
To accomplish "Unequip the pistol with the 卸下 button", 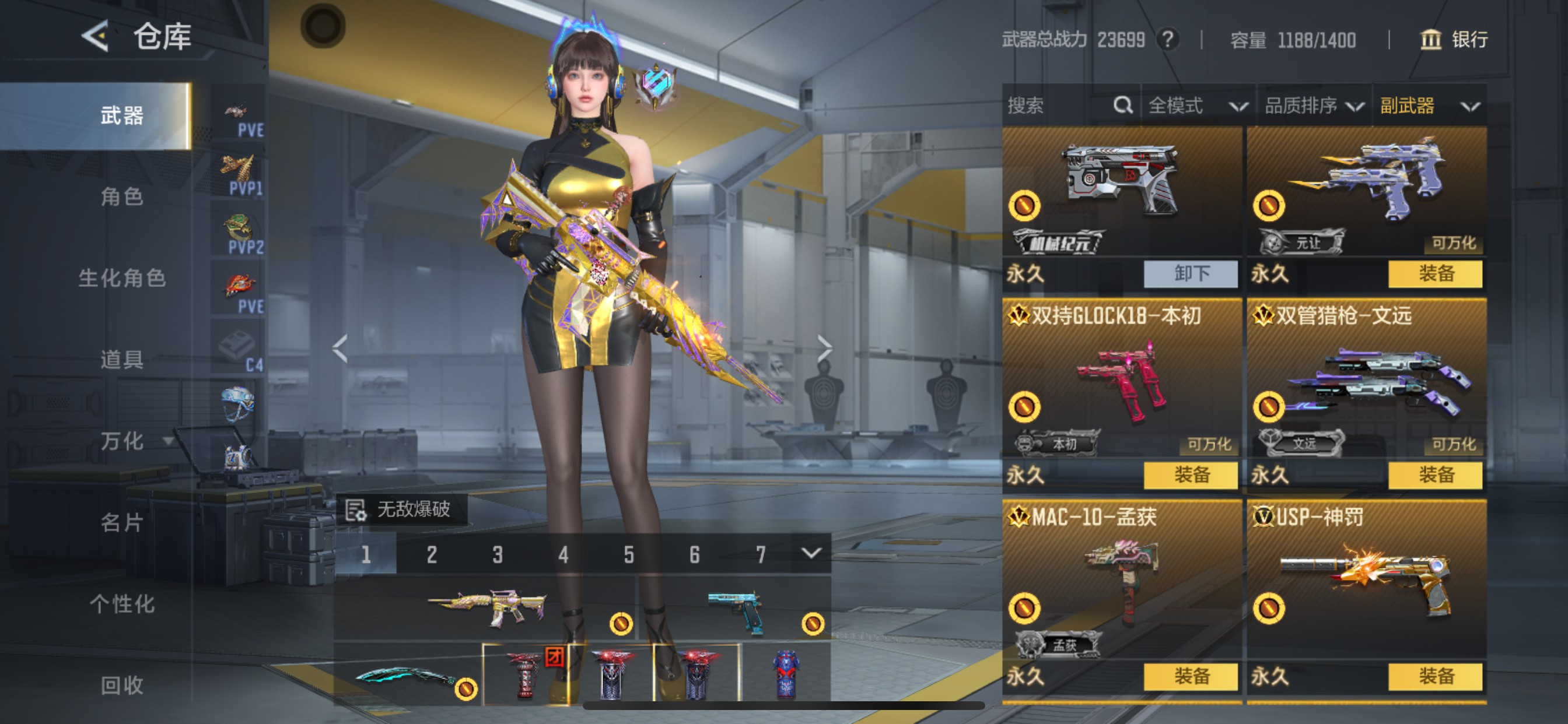I will (x=1191, y=274).
